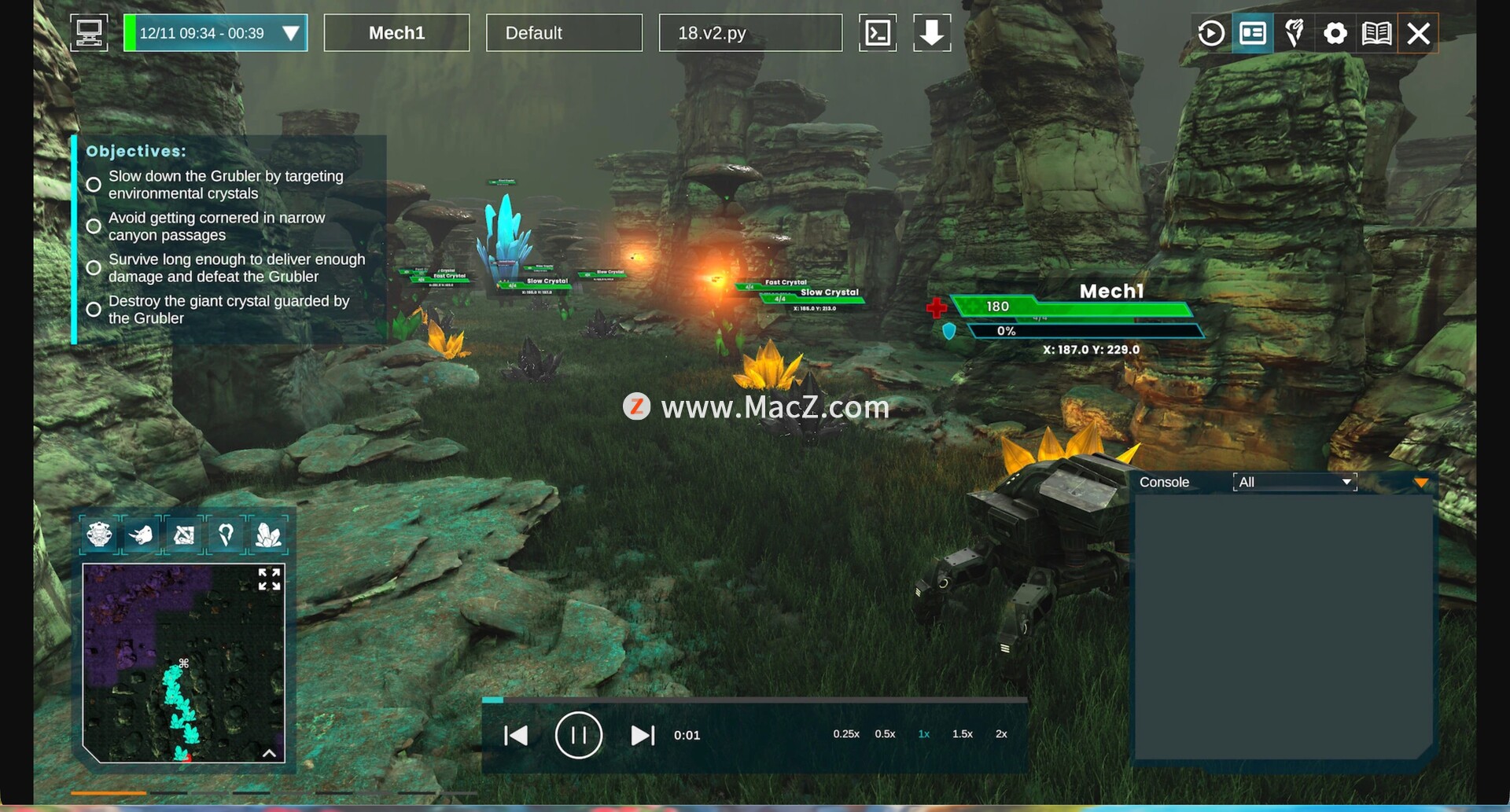The height and width of the screenshot is (812, 1510).
Task: Skip to the next replay step
Action: click(x=643, y=735)
